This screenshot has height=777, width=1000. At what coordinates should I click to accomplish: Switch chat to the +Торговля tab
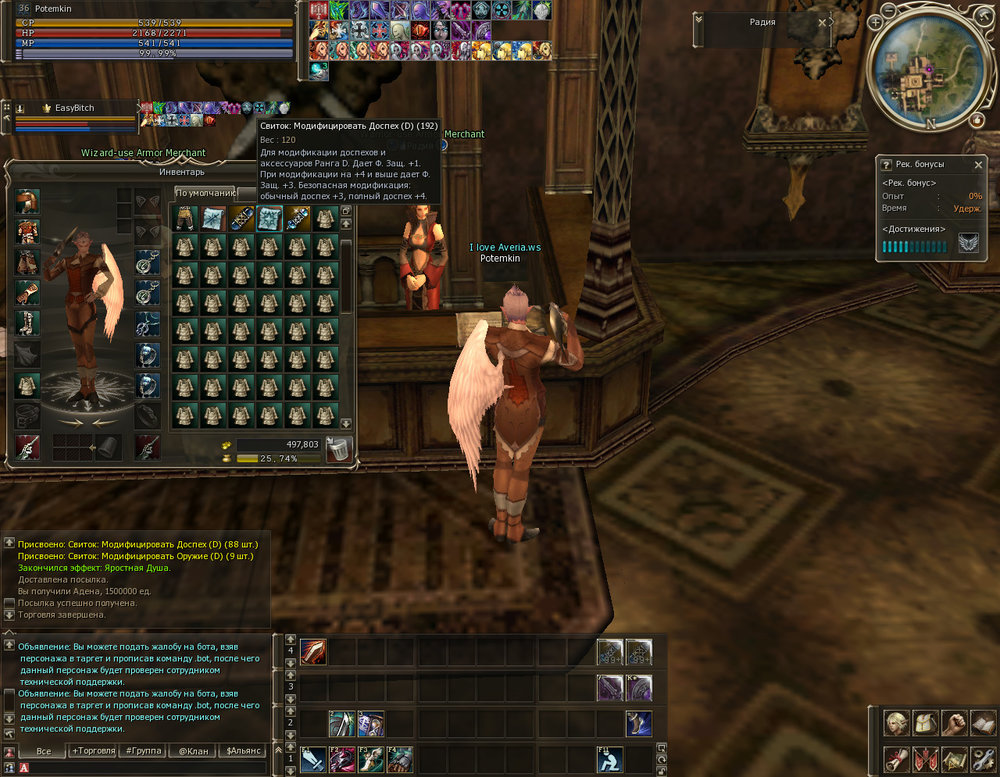pos(93,750)
